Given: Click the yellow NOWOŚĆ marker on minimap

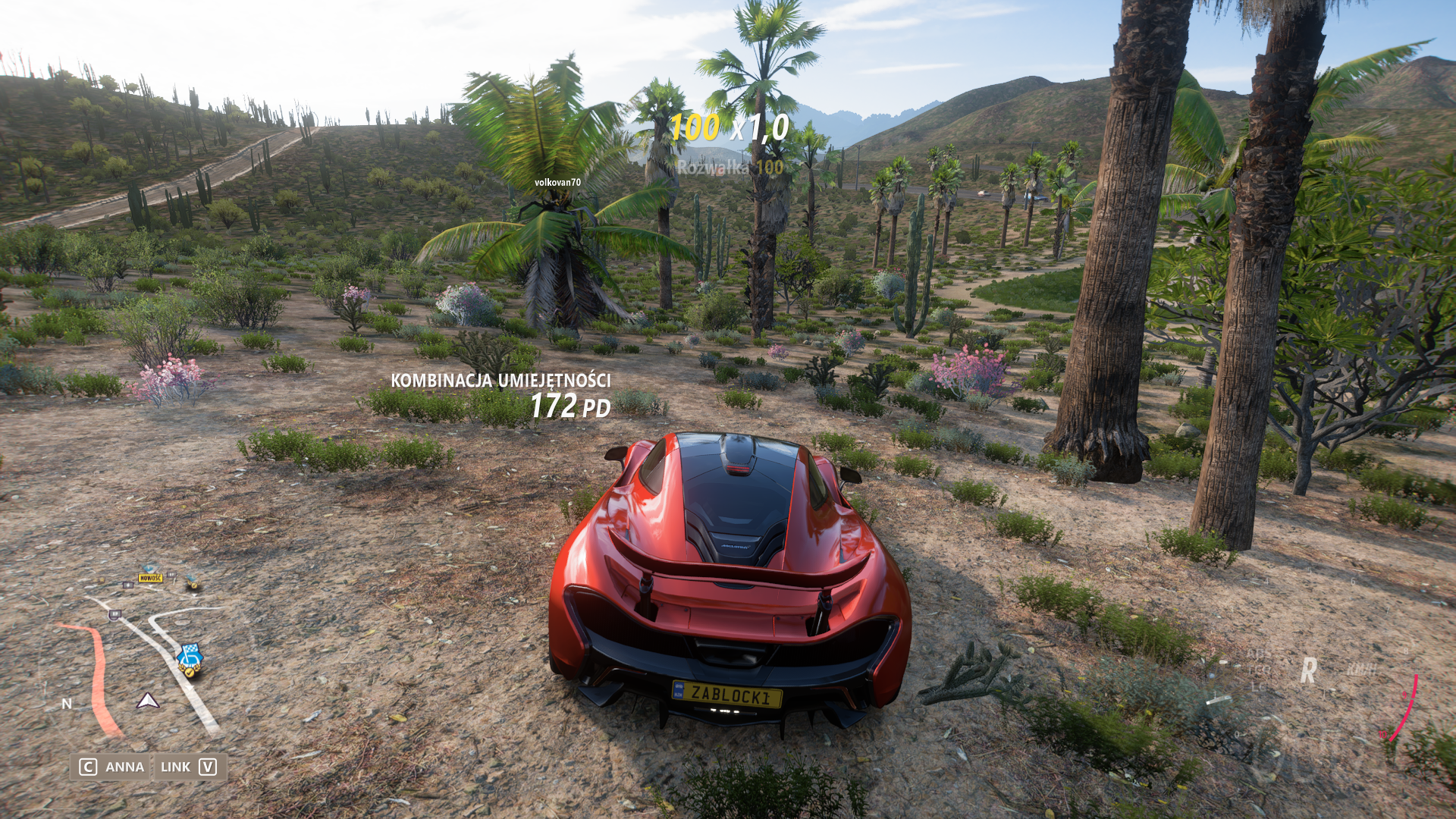Looking at the screenshot, I should pyautogui.click(x=150, y=578).
